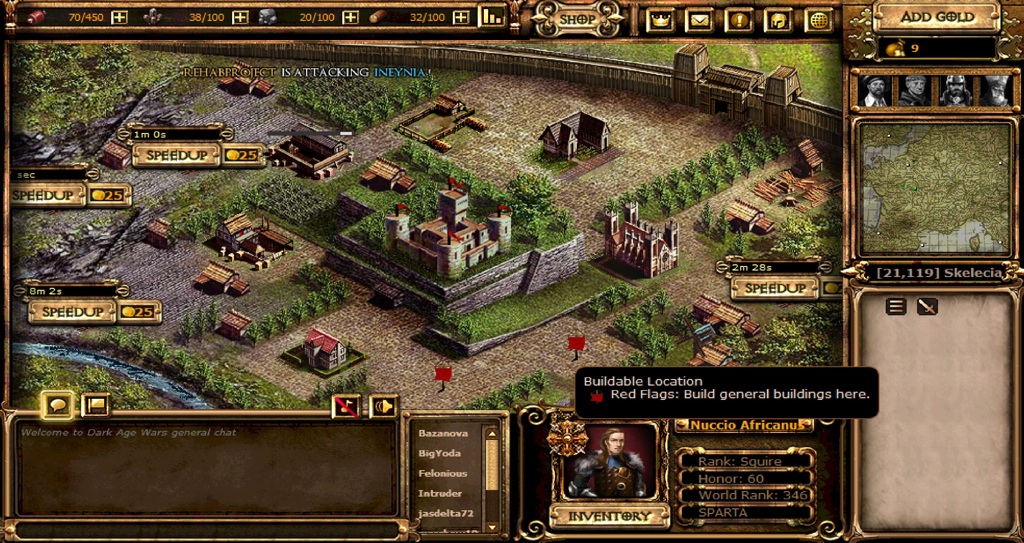
Task: Open the mail envelope icon
Action: 699,19
